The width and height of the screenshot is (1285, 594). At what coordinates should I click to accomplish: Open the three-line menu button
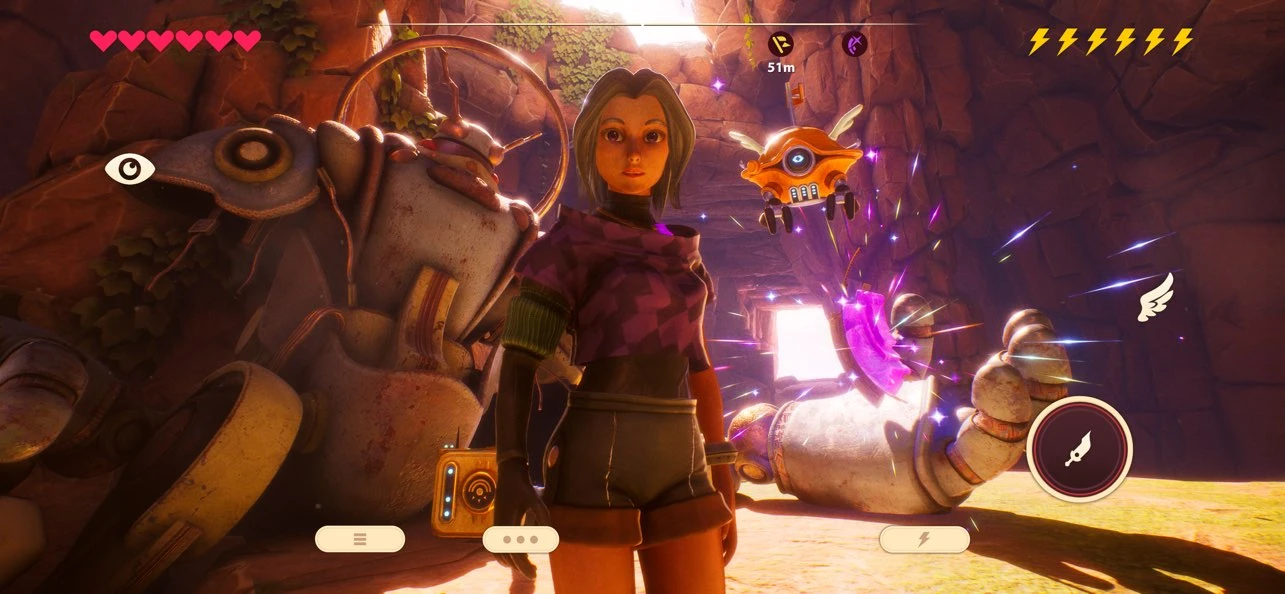[360, 539]
